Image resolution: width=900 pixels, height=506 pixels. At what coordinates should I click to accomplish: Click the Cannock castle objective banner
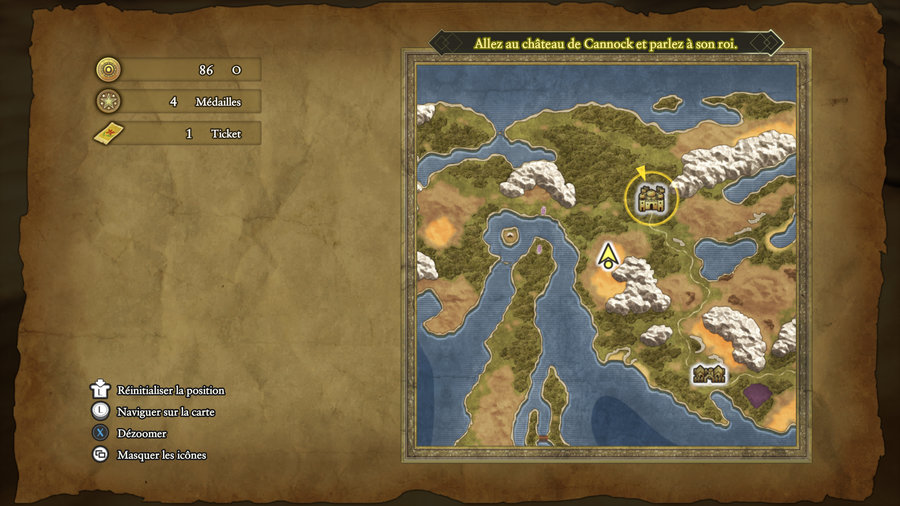pos(604,44)
